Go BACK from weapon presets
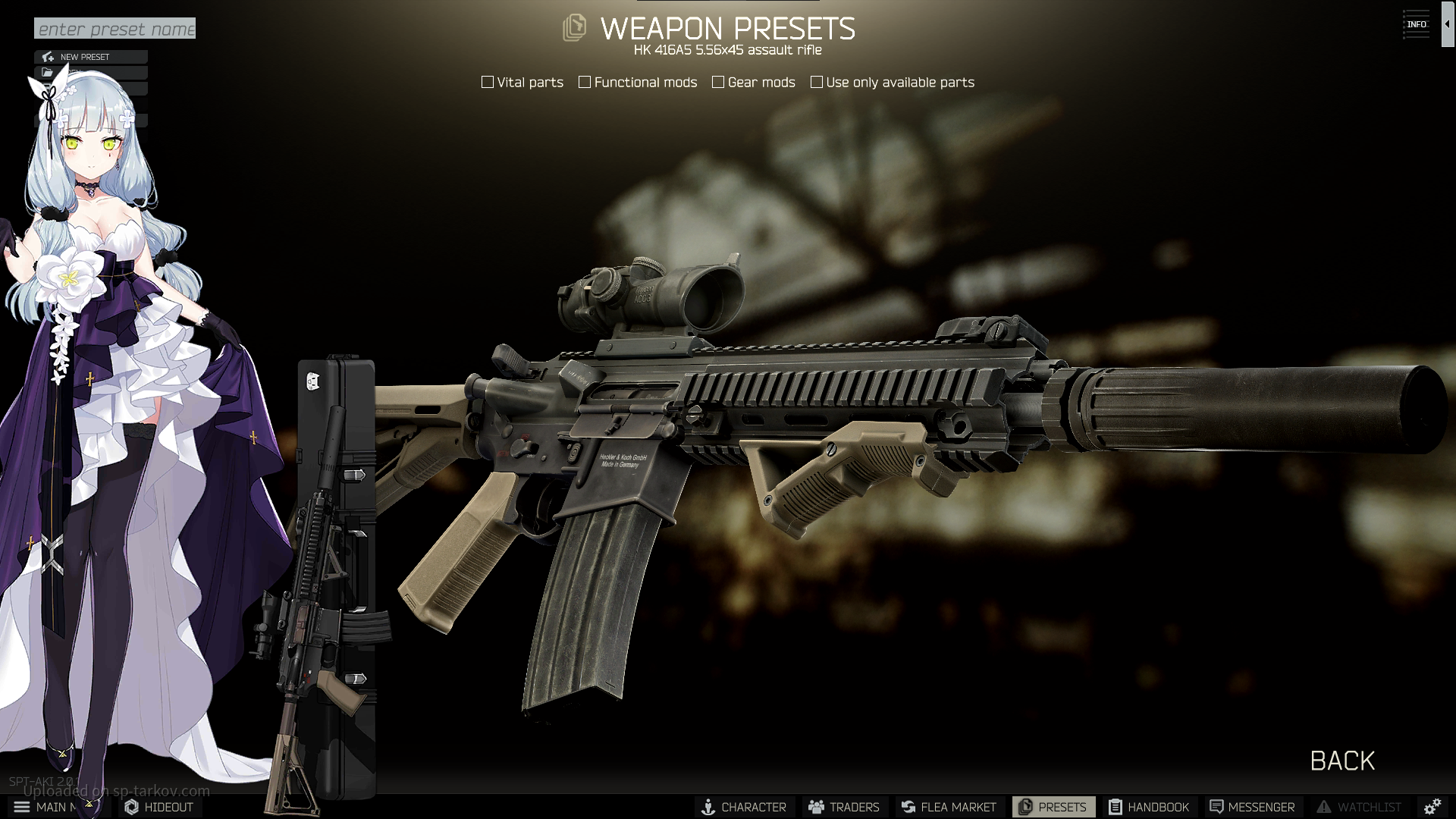This screenshot has height=819, width=1456. [x=1342, y=761]
